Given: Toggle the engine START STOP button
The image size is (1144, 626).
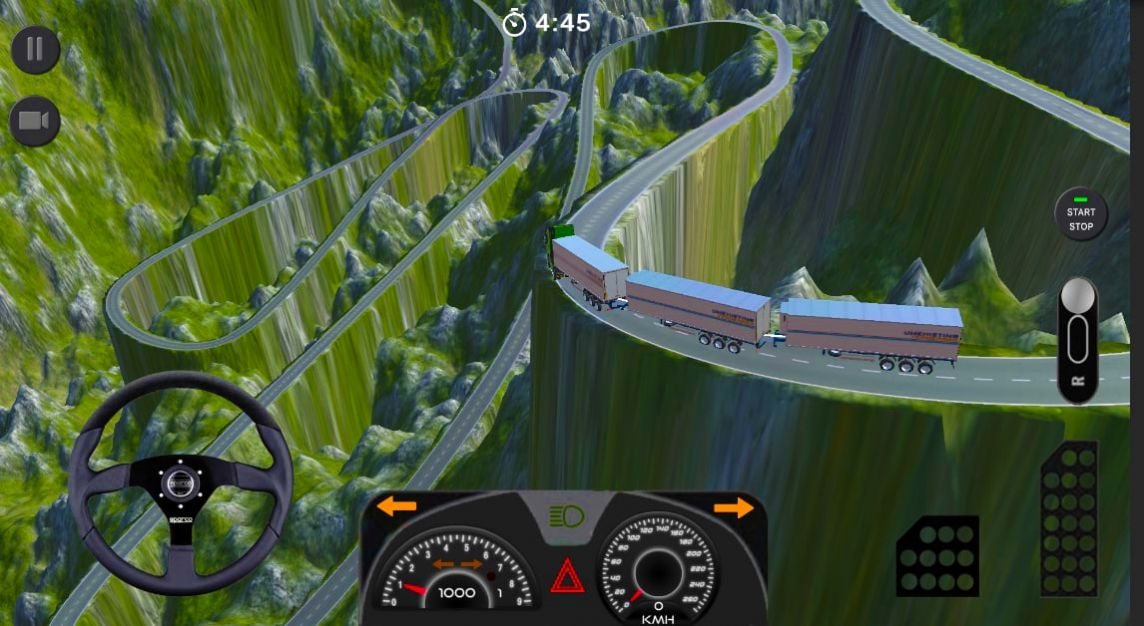Looking at the screenshot, I should pyautogui.click(x=1081, y=214).
